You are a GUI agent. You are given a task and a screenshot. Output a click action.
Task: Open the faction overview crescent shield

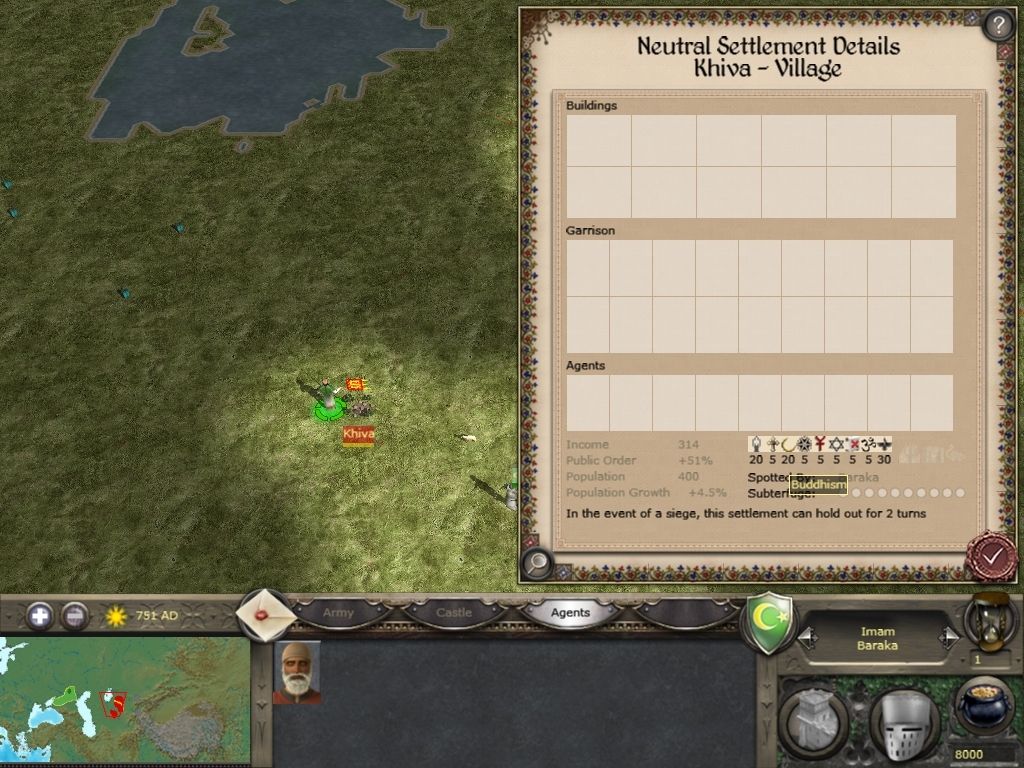point(768,622)
